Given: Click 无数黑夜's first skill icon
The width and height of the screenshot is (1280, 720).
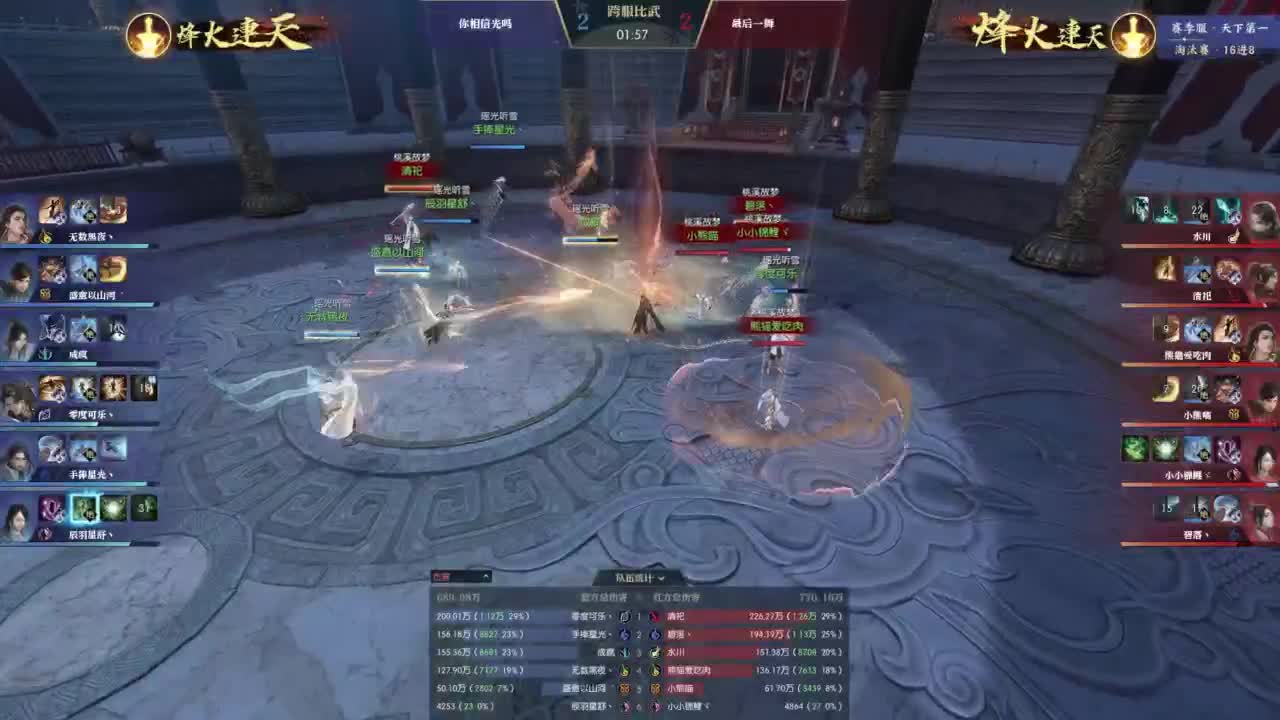Looking at the screenshot, I should [x=53, y=209].
